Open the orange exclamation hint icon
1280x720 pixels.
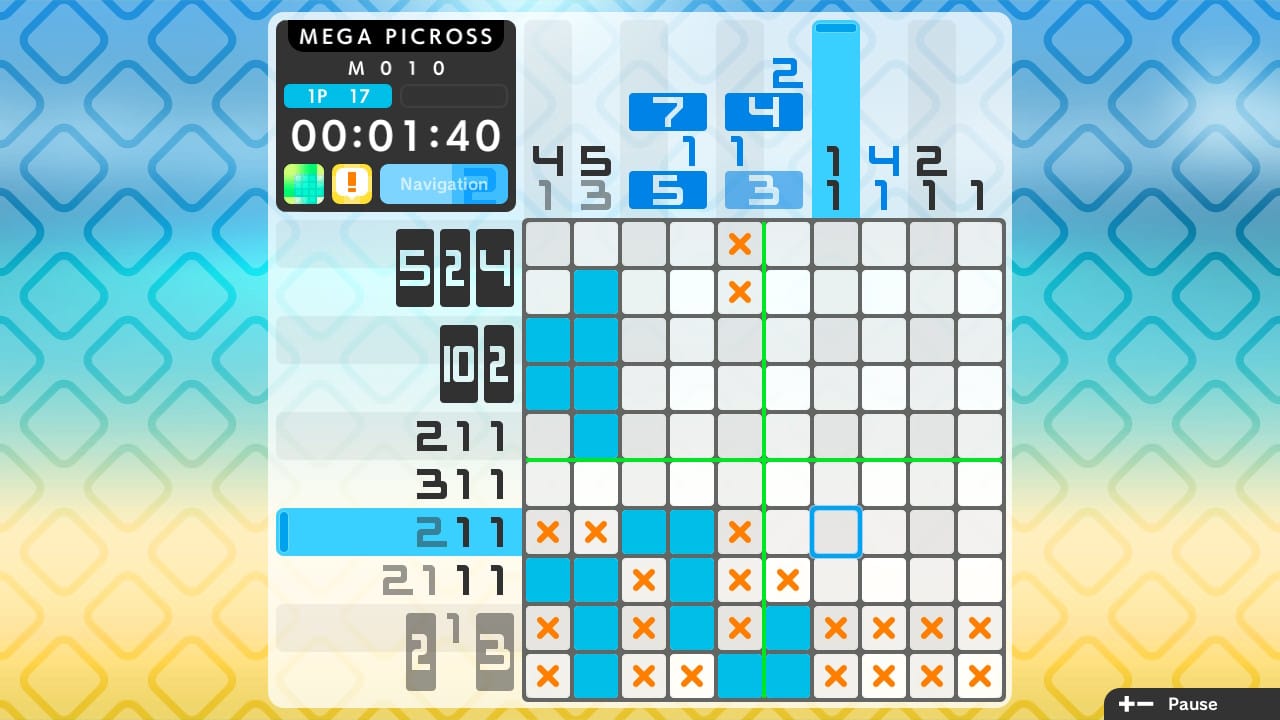tap(351, 184)
